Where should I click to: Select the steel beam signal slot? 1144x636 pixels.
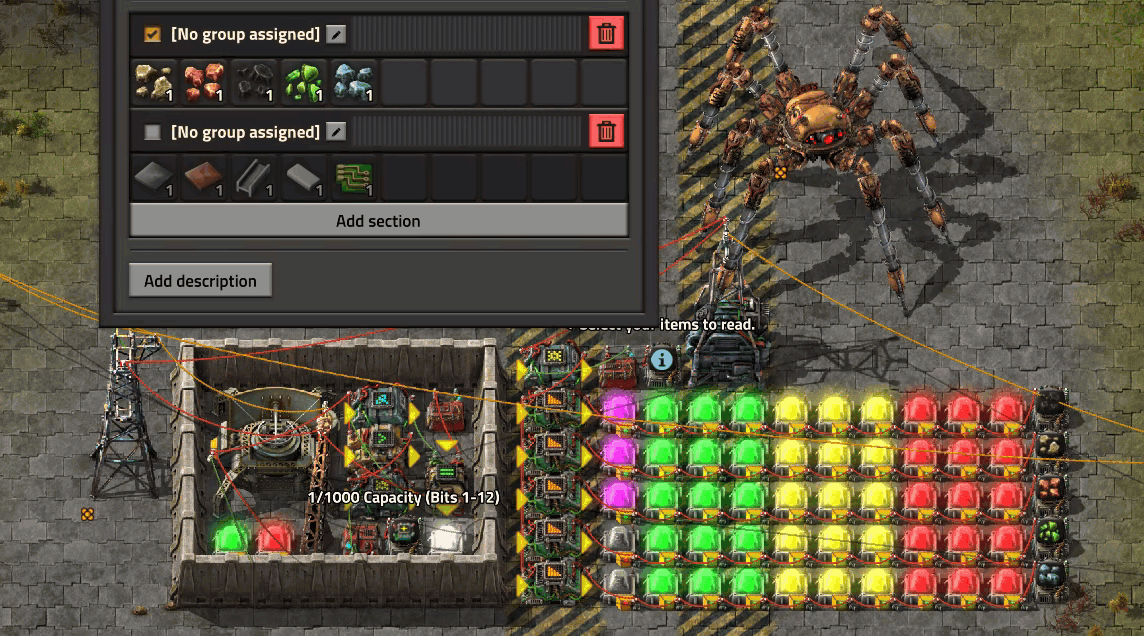[x=255, y=178]
